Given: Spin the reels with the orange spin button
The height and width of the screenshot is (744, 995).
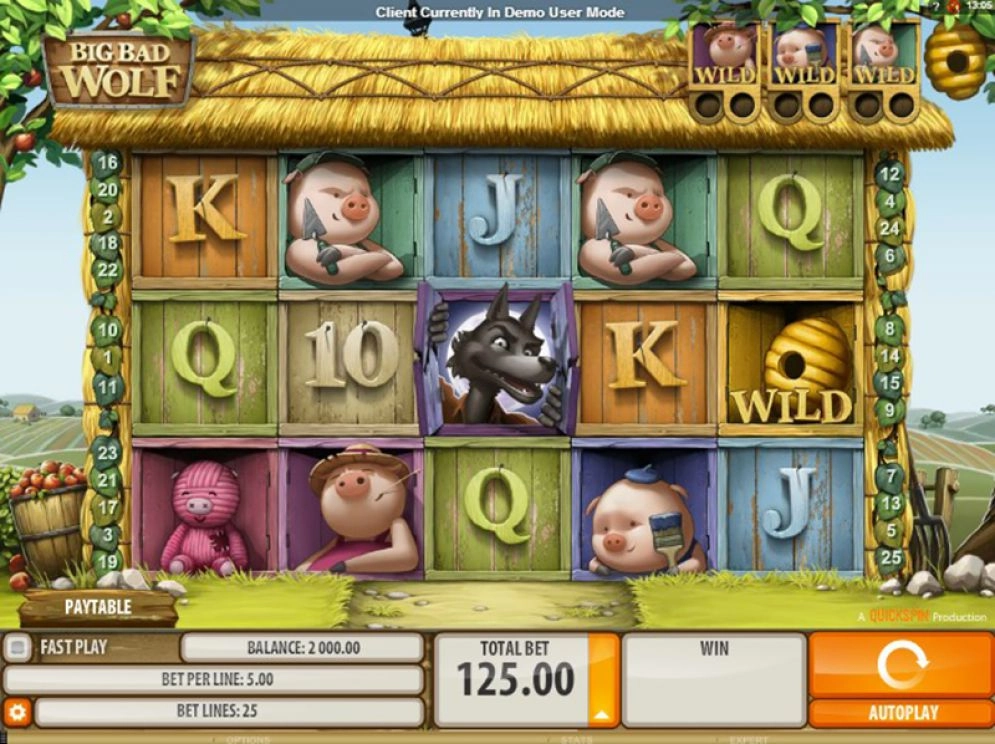Looking at the screenshot, I should 901,665.
